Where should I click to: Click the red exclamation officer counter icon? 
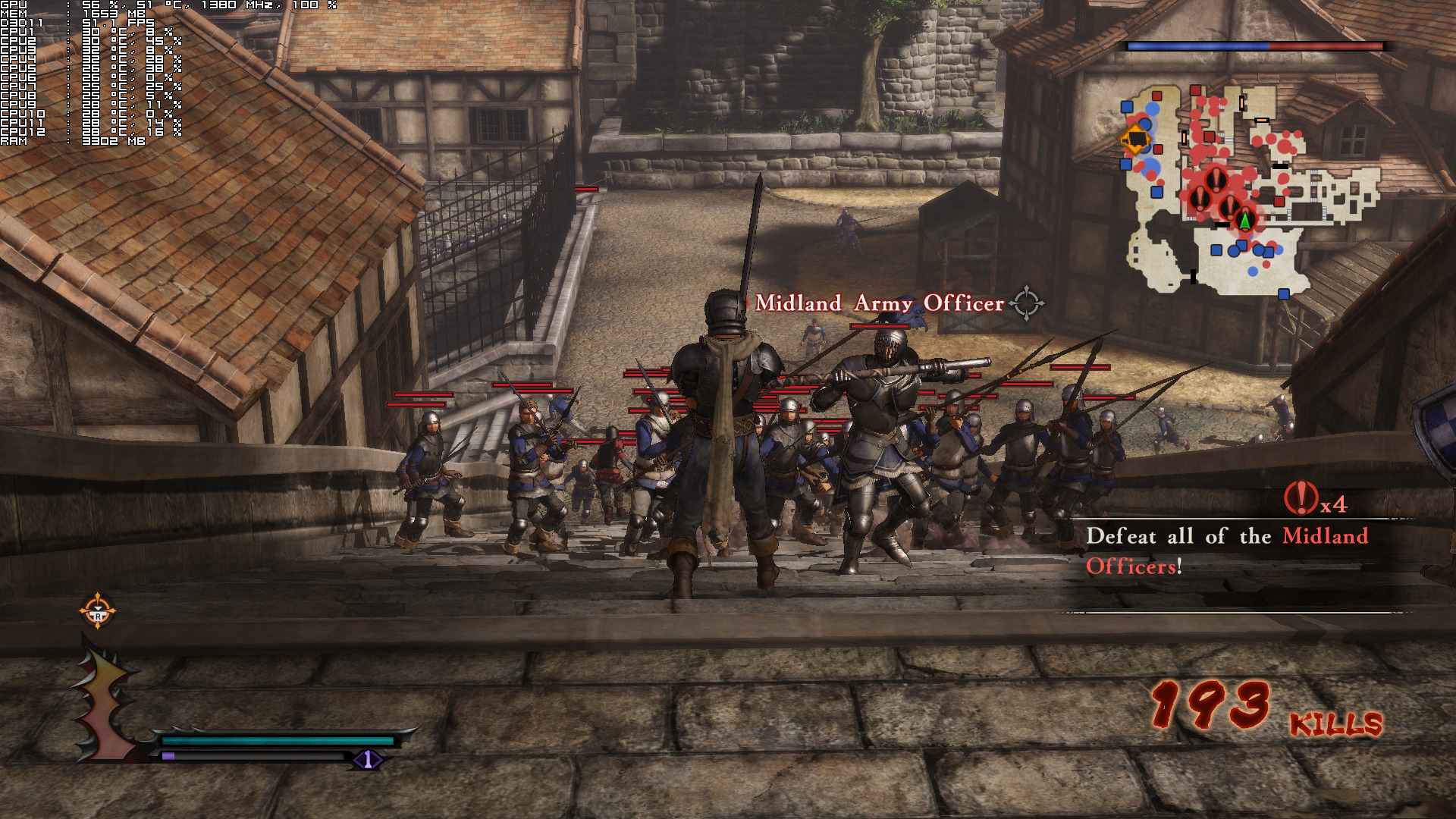pyautogui.click(x=1300, y=498)
